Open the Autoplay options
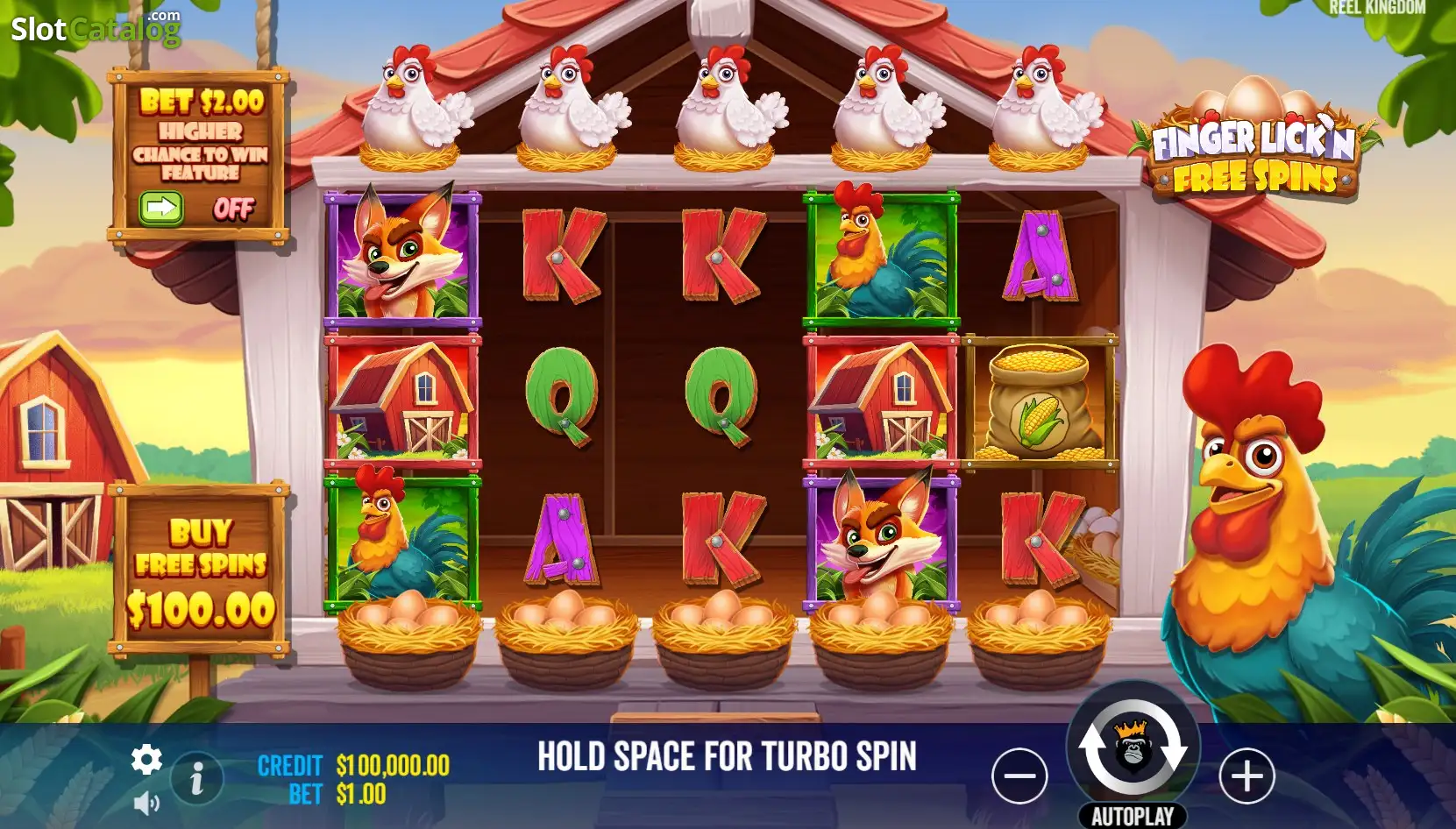The height and width of the screenshot is (829, 1456). click(x=1133, y=816)
